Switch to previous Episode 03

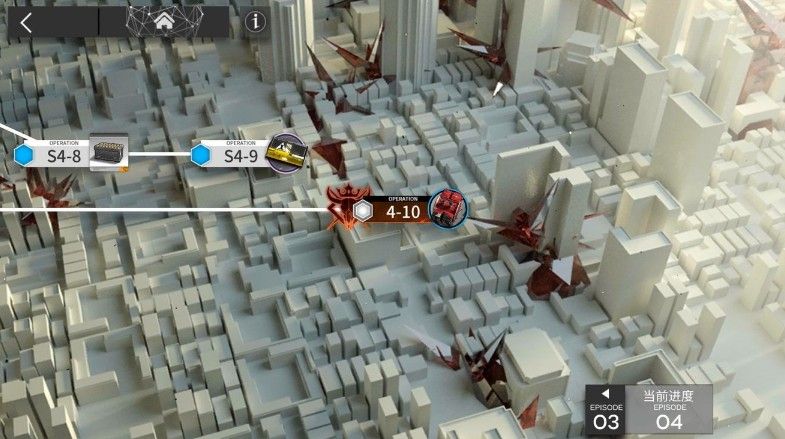tap(605, 411)
